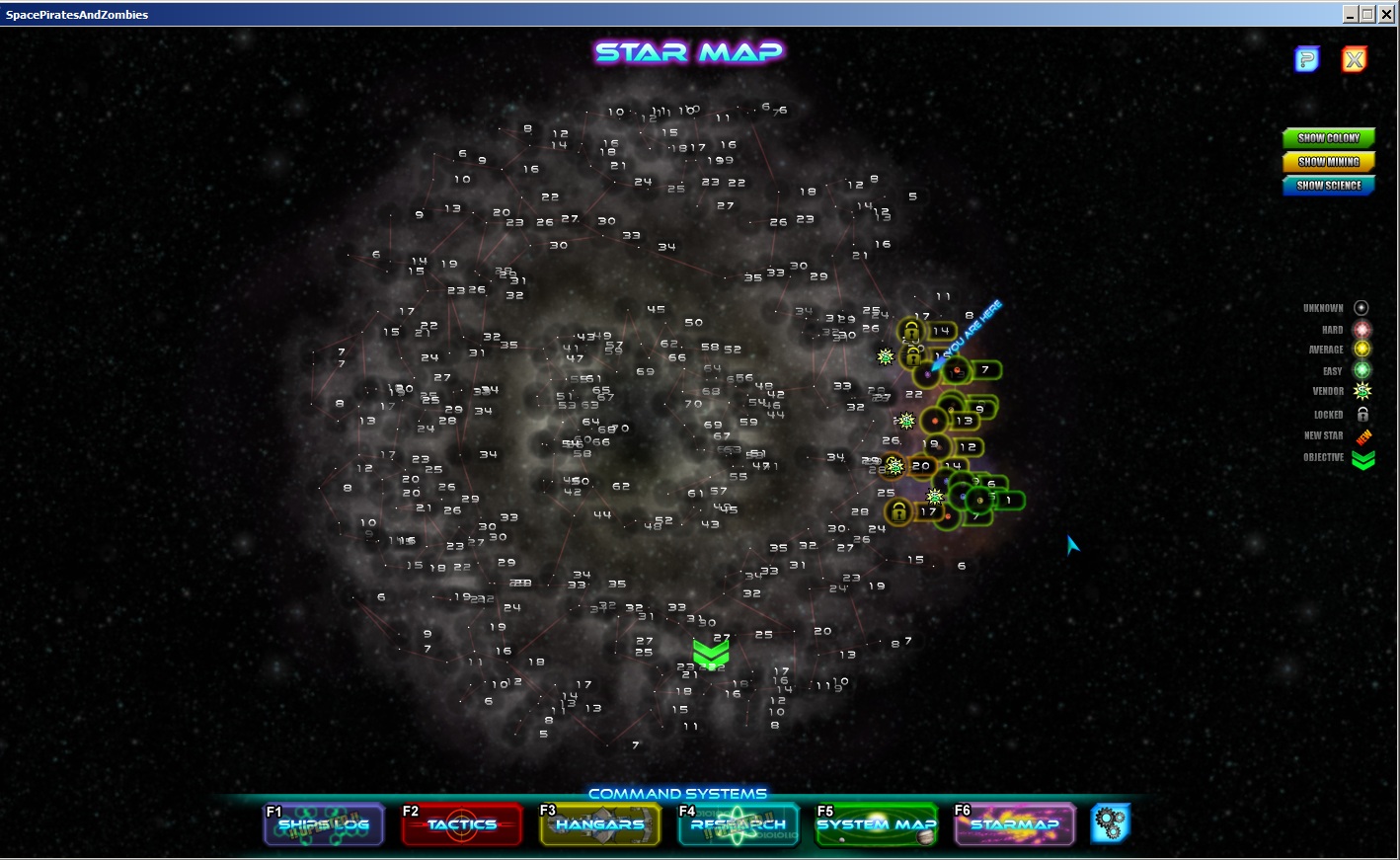
Task: Toggle the Show Mining filter
Action: tap(1328, 162)
